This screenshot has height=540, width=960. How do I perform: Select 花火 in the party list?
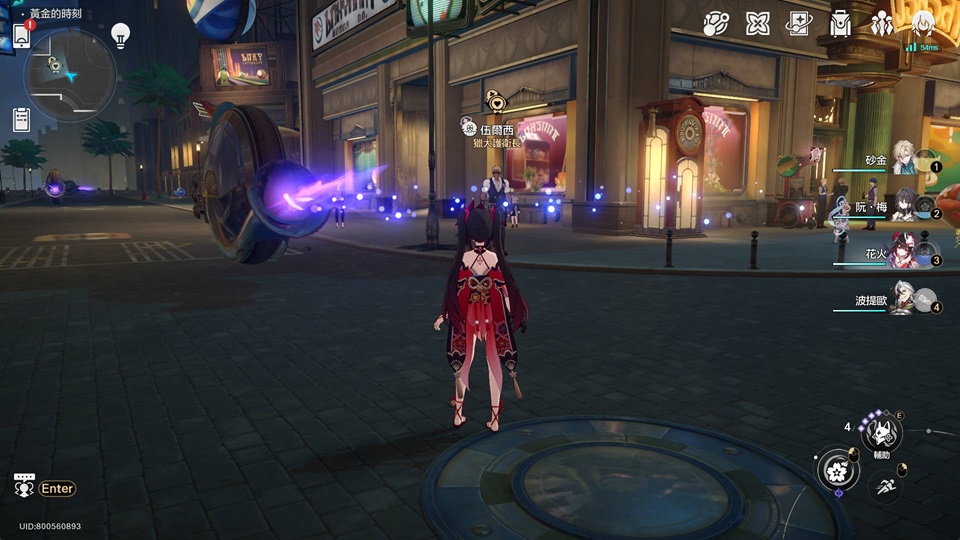pyautogui.click(x=904, y=254)
